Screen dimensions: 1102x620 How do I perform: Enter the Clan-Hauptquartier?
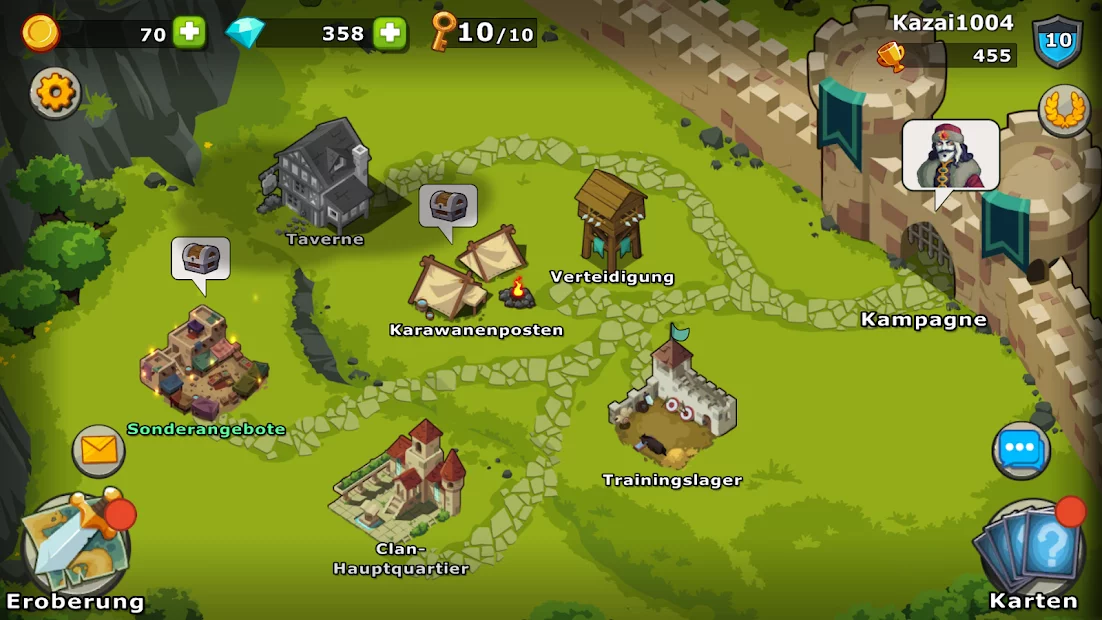pos(401,481)
